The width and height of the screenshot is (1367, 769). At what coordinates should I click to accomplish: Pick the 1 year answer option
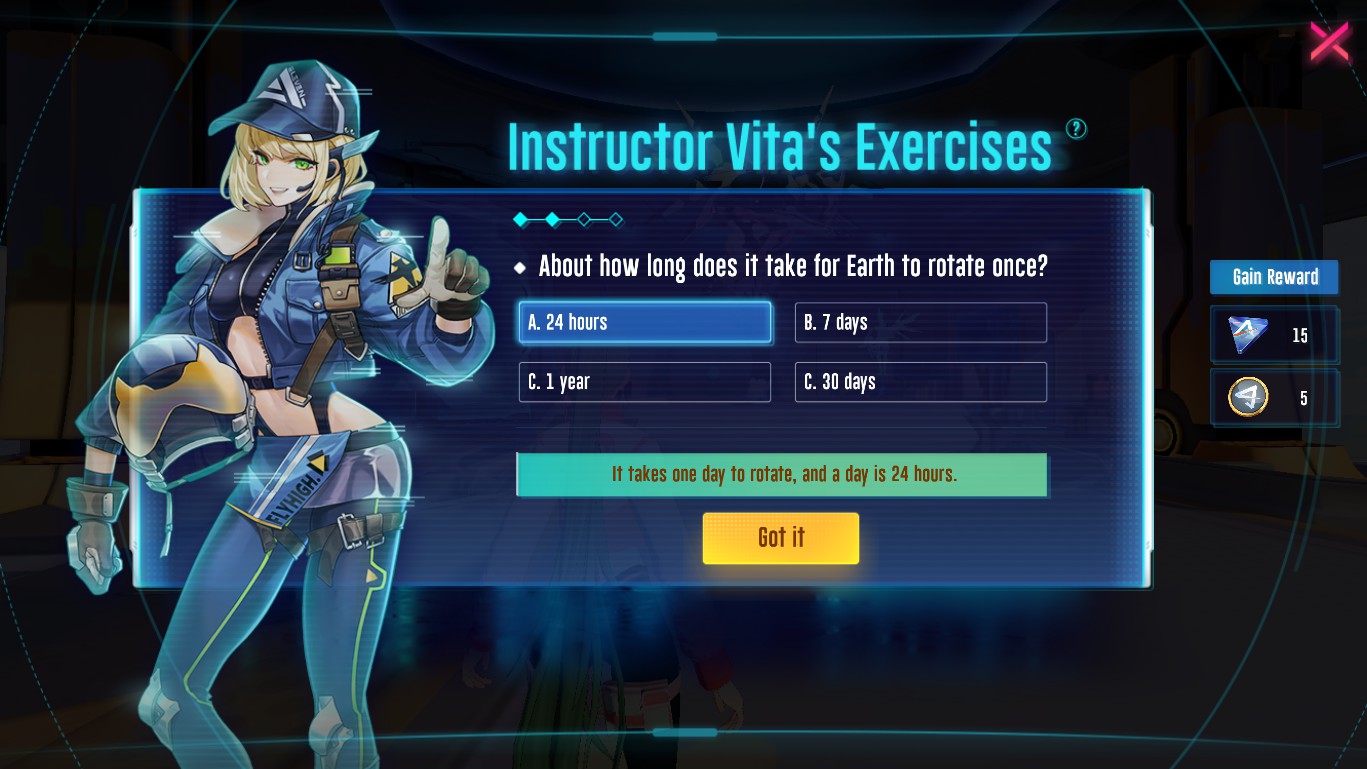point(645,382)
